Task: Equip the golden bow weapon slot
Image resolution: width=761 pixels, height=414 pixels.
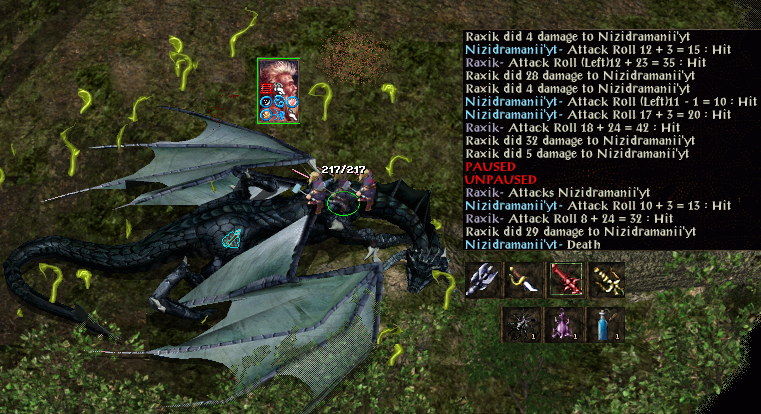Action: click(x=606, y=280)
